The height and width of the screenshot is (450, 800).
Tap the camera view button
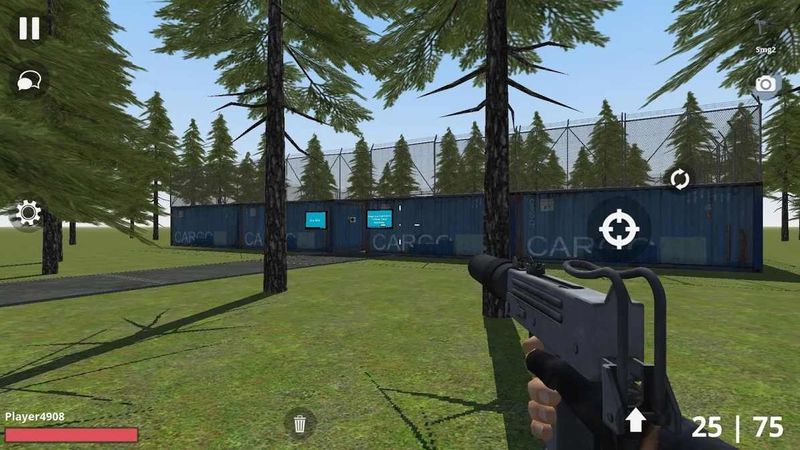[766, 84]
